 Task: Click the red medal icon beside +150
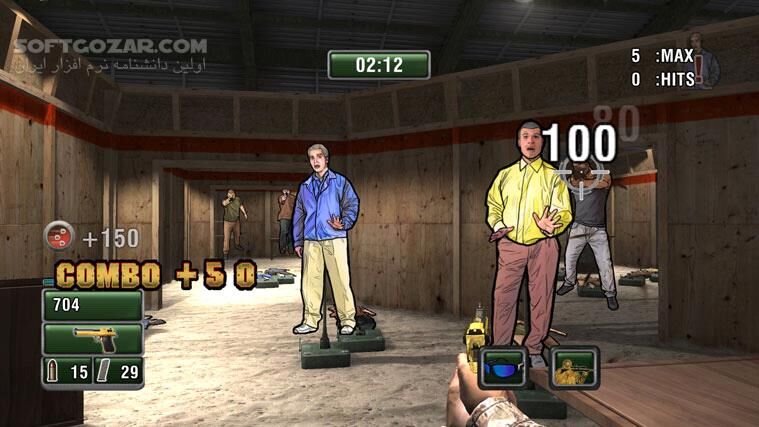click(x=58, y=237)
